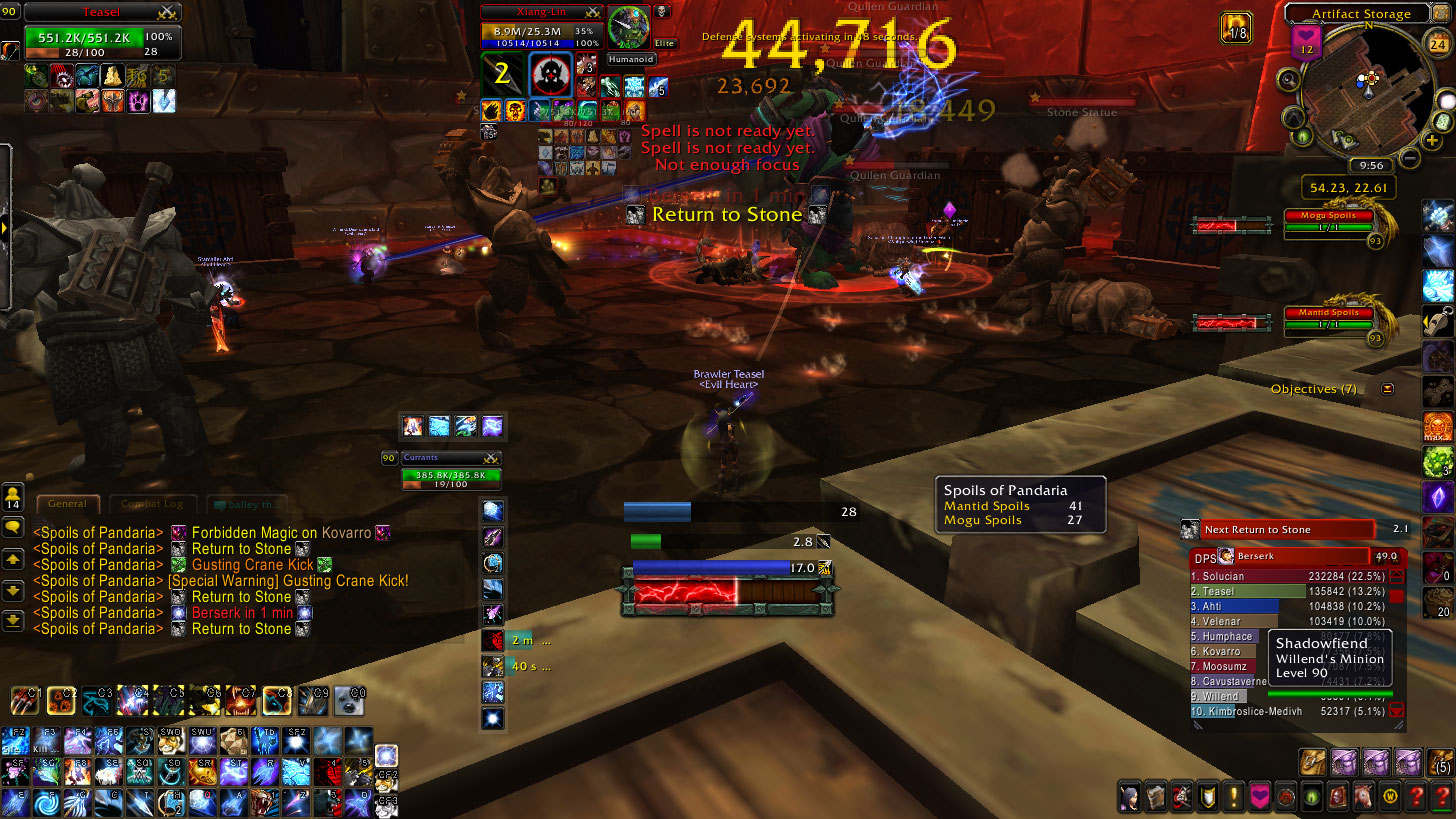The height and width of the screenshot is (819, 1456).
Task: Collapse the Objectives tracker arrow
Action: (x=1387, y=389)
